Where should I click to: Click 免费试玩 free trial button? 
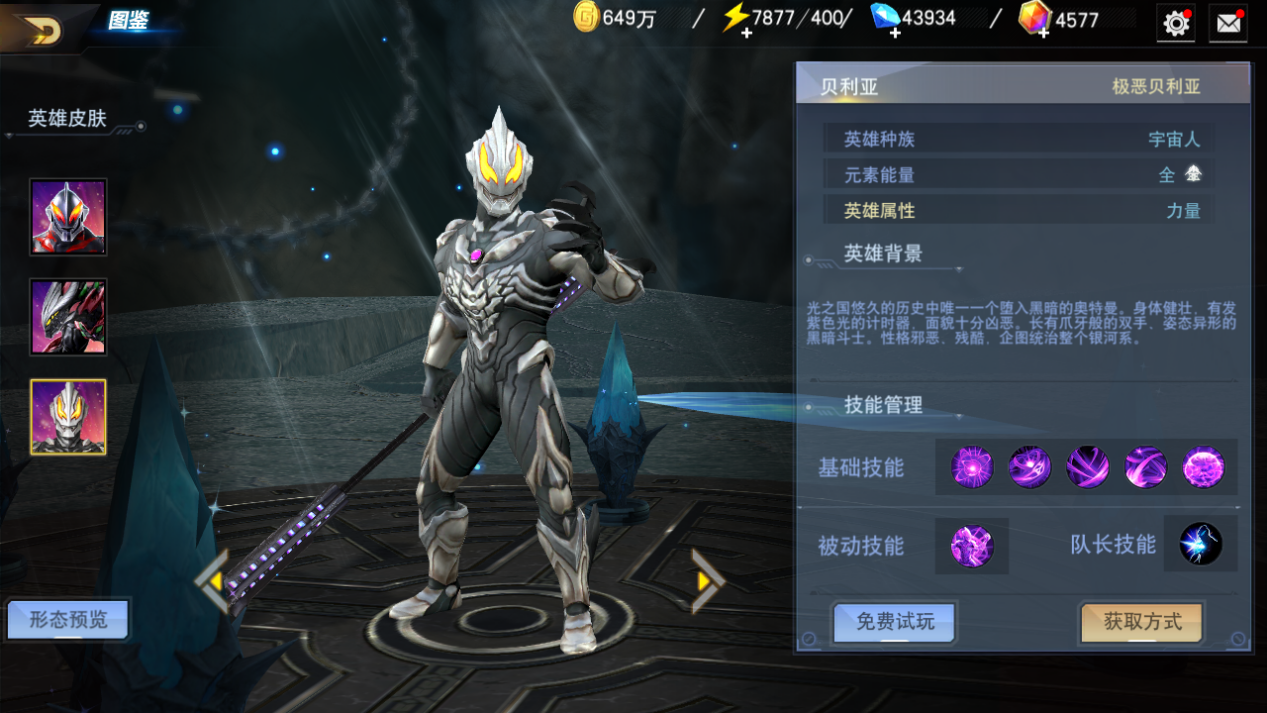[894, 622]
